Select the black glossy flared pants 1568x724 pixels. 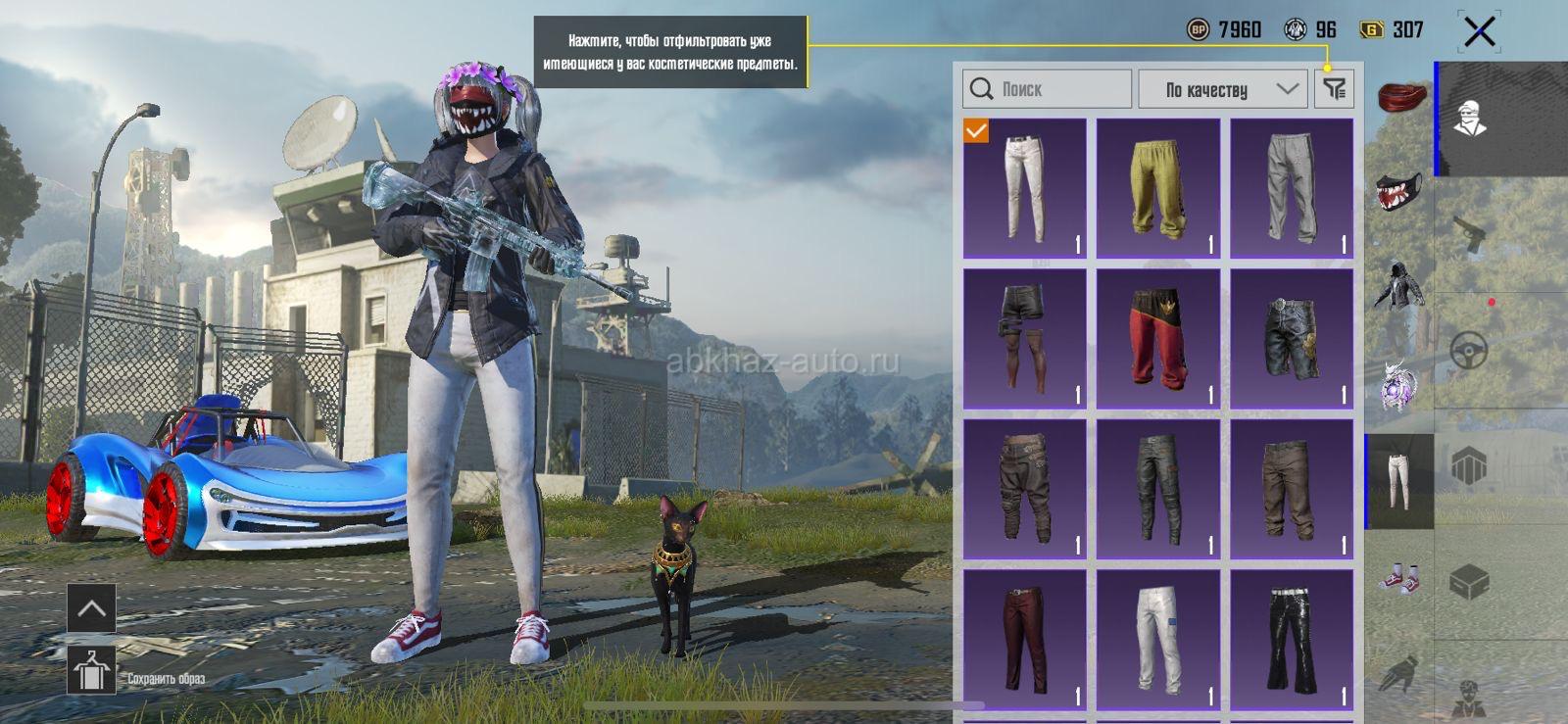click(x=1291, y=640)
